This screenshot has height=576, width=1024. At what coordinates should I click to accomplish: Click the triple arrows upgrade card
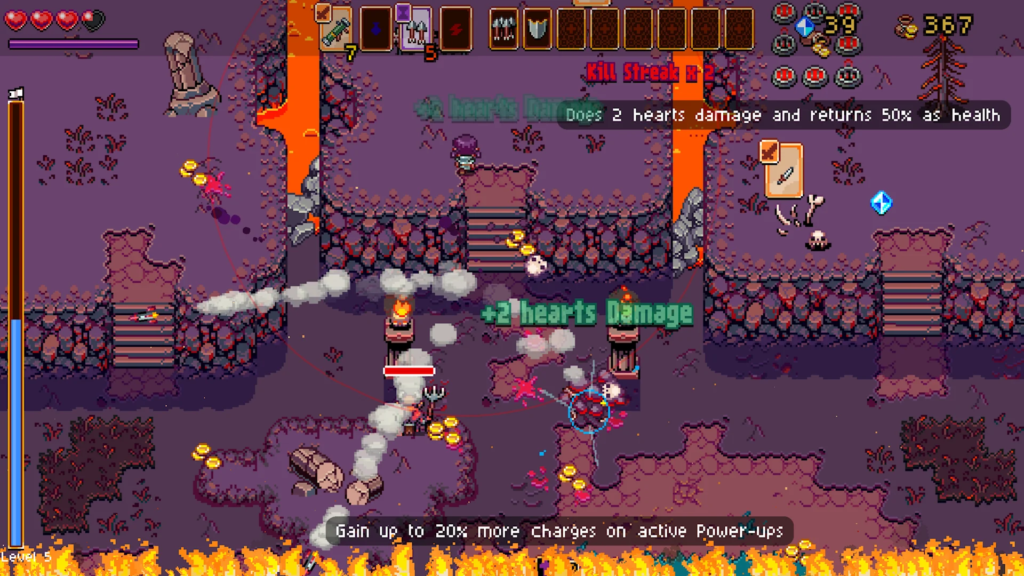(504, 28)
